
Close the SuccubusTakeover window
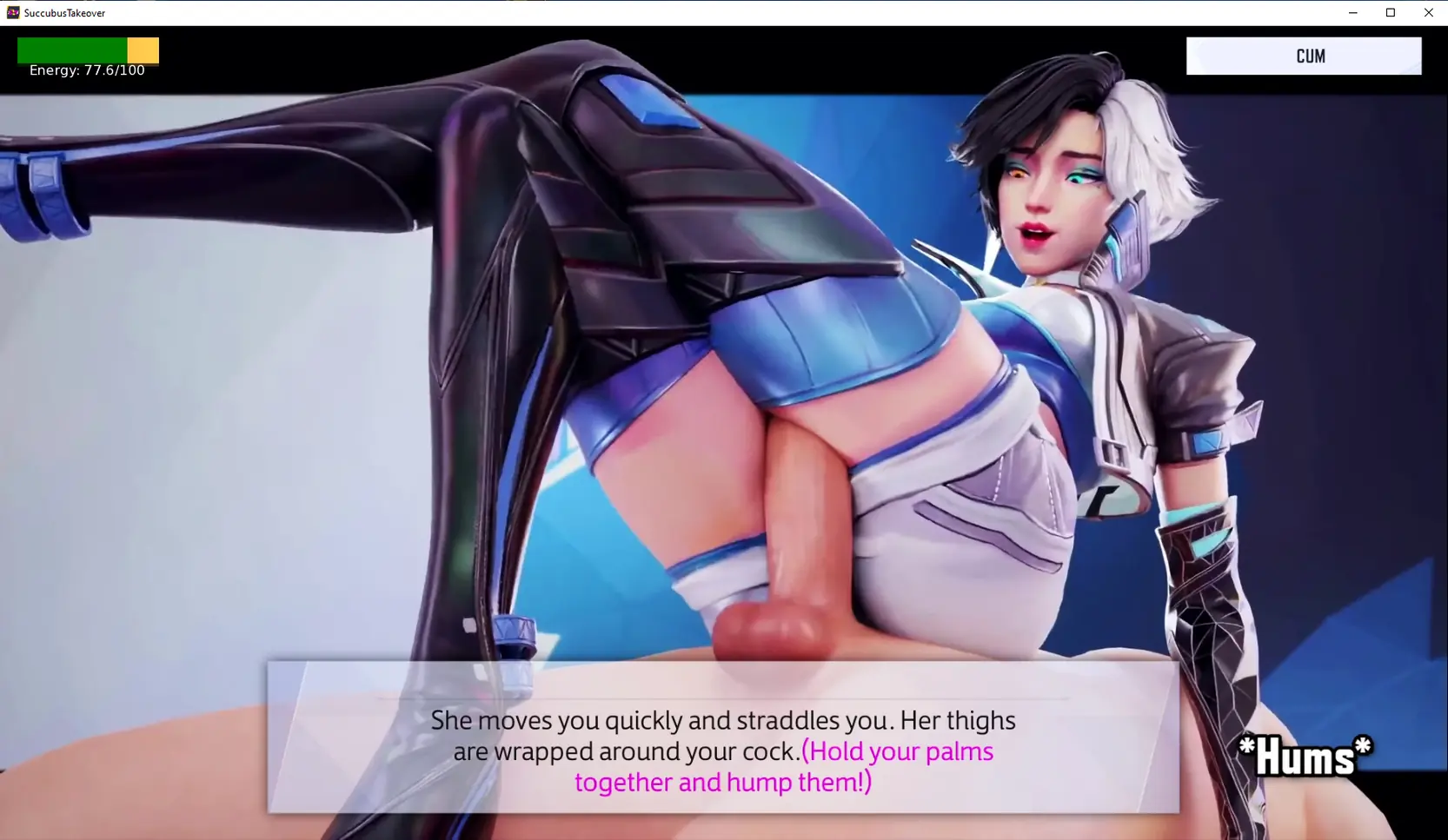coord(1428,12)
